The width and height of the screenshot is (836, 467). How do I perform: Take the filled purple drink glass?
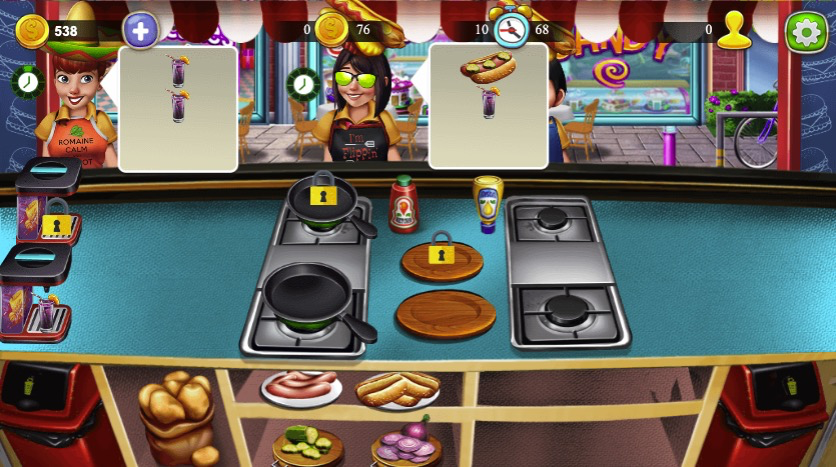46,313
